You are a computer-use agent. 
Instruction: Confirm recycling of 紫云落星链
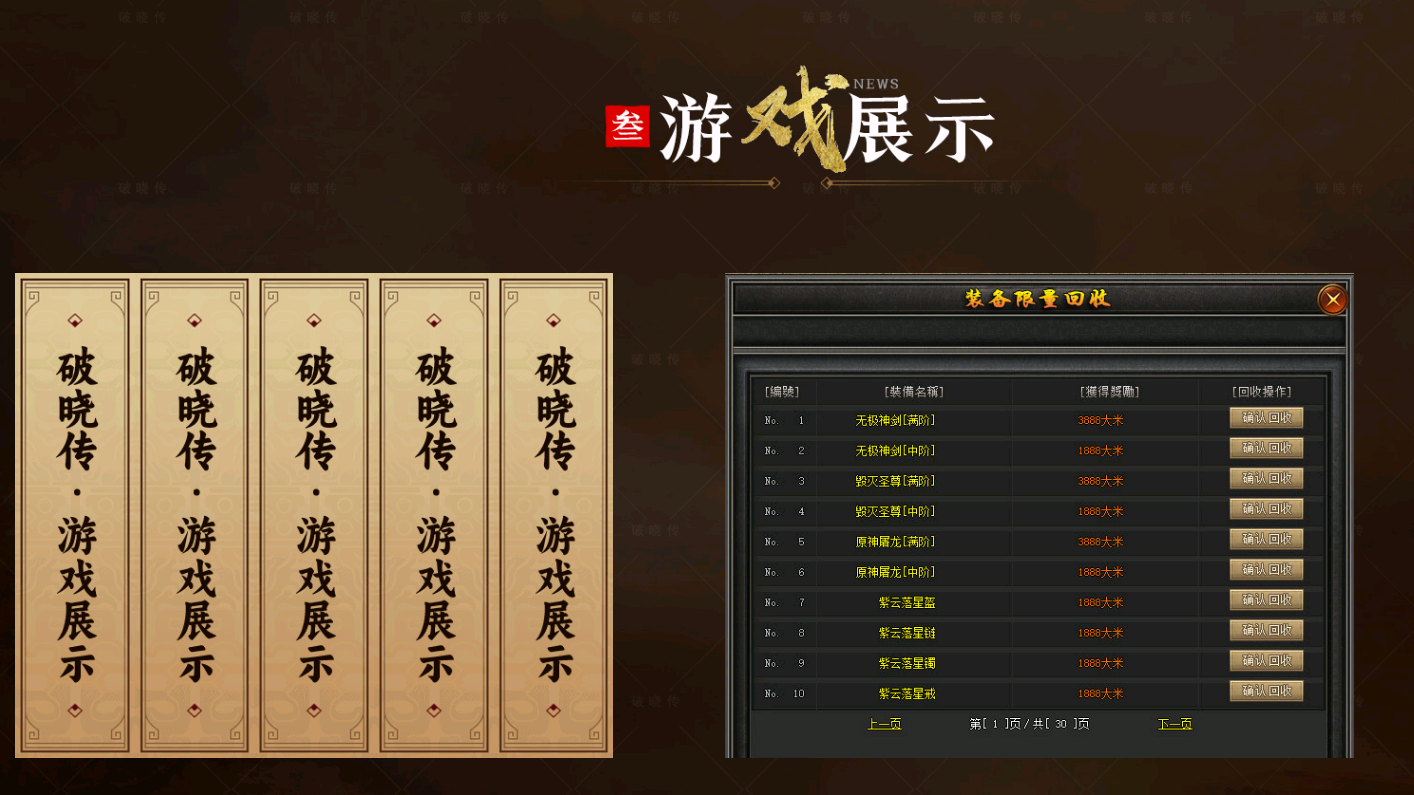[1265, 630]
